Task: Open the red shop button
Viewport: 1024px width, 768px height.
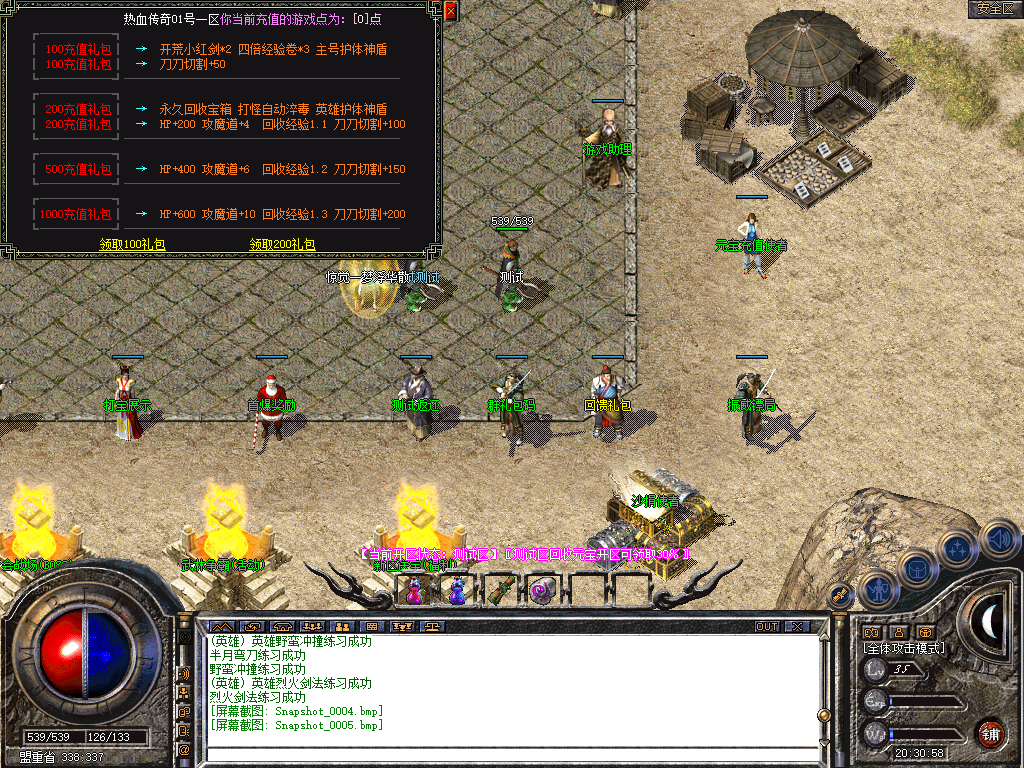Action: pos(990,733)
